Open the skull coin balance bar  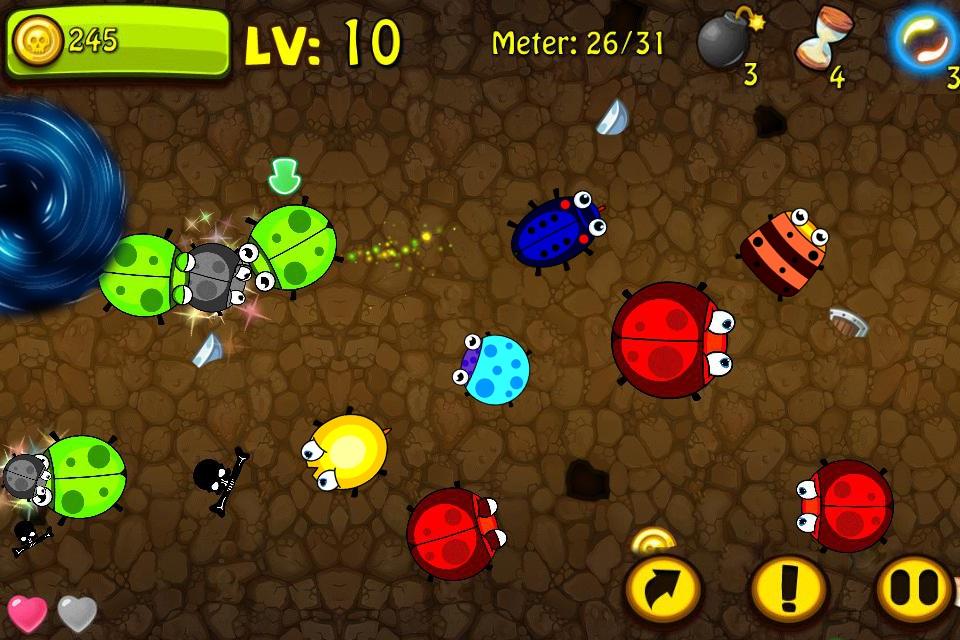coord(118,42)
